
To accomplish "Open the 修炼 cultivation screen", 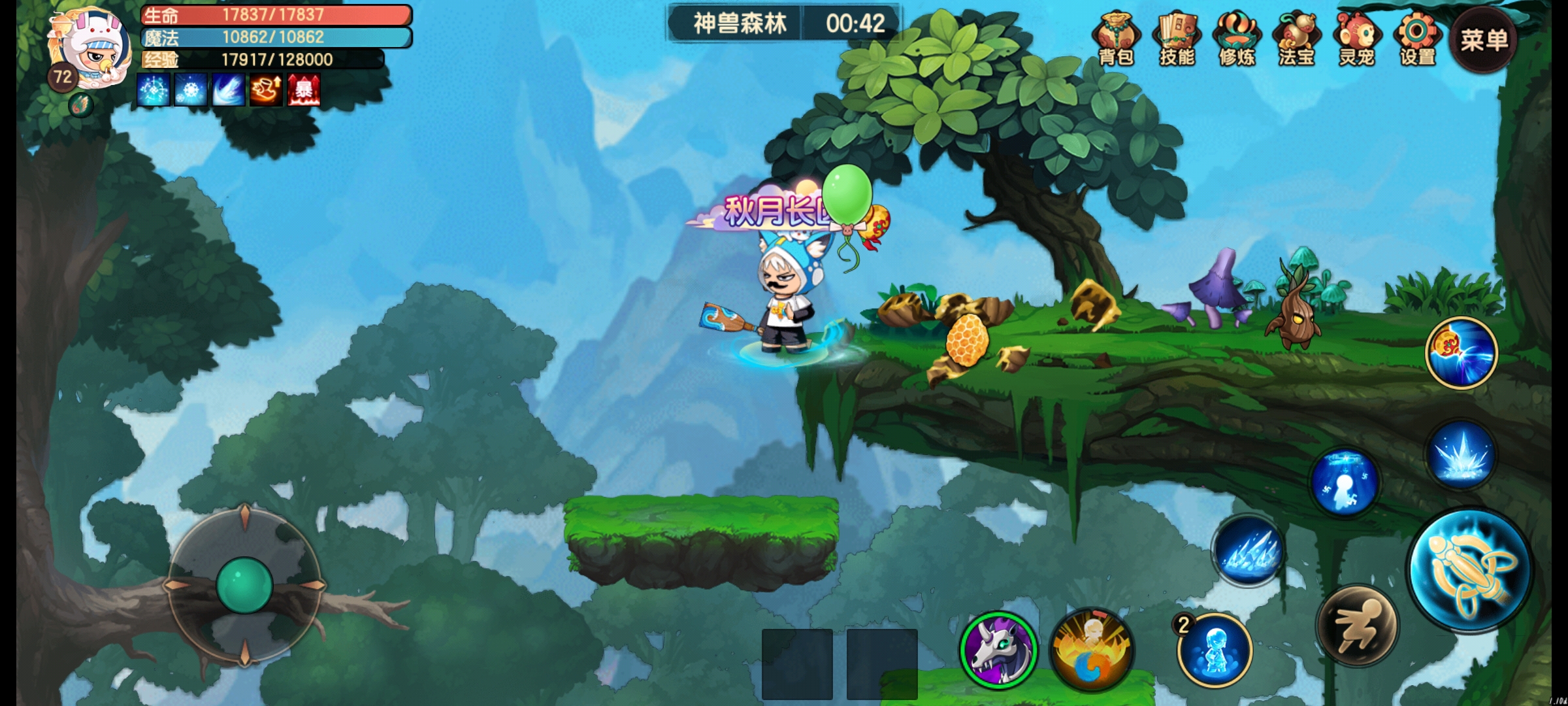I will pyautogui.click(x=1237, y=39).
